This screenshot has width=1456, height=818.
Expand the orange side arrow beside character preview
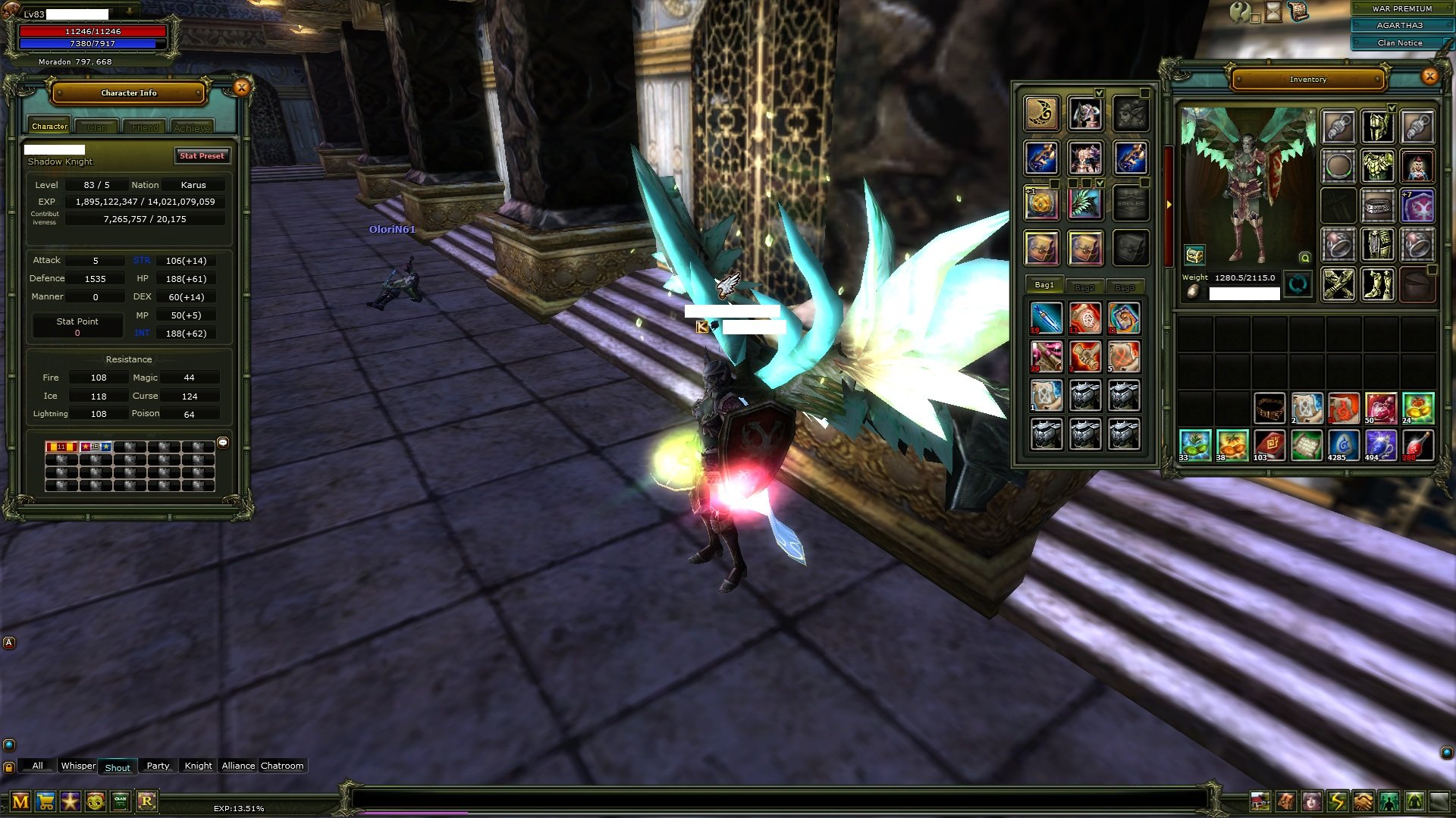(x=1170, y=205)
